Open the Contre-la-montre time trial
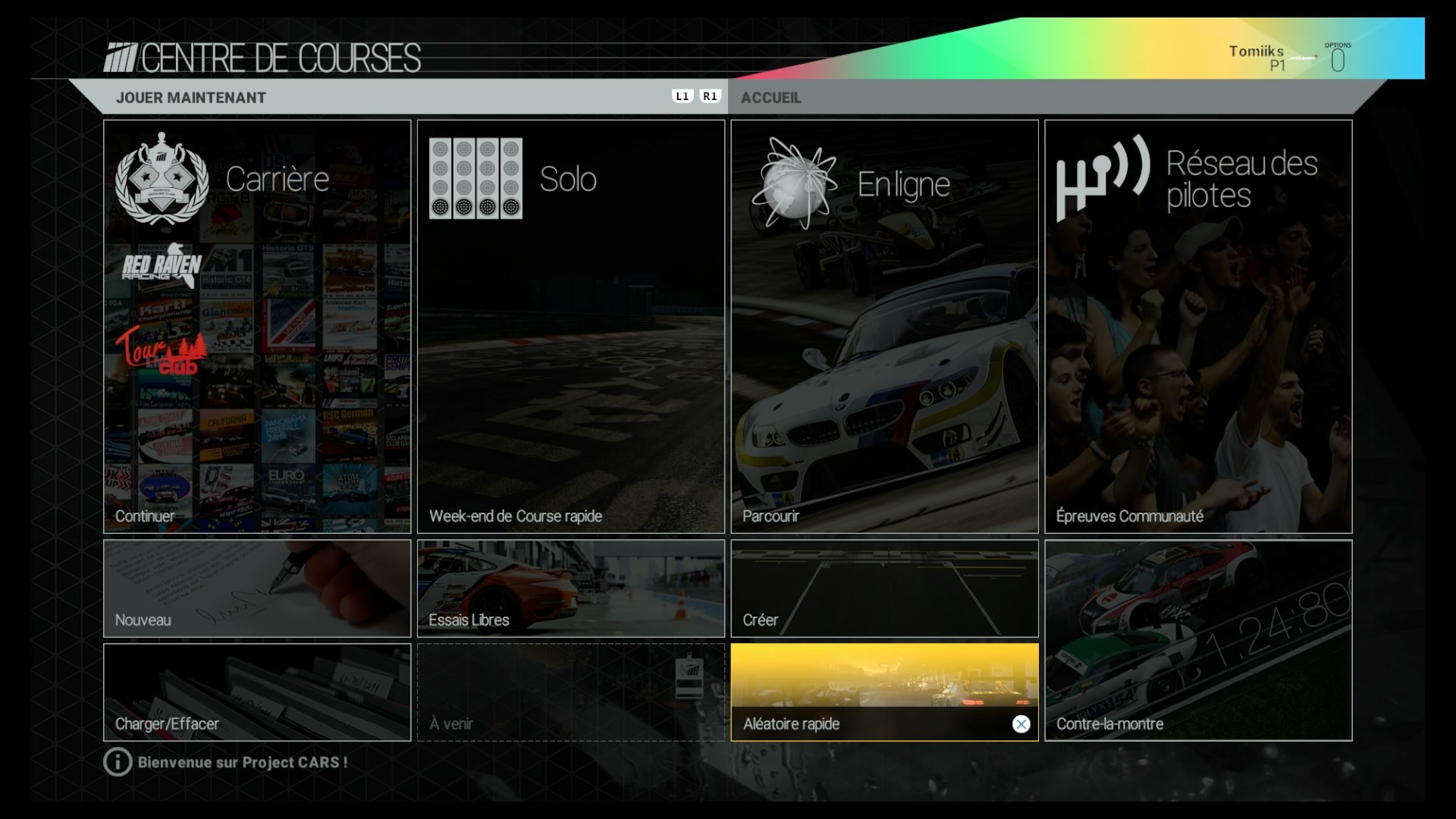This screenshot has height=819, width=1456. click(x=1198, y=640)
